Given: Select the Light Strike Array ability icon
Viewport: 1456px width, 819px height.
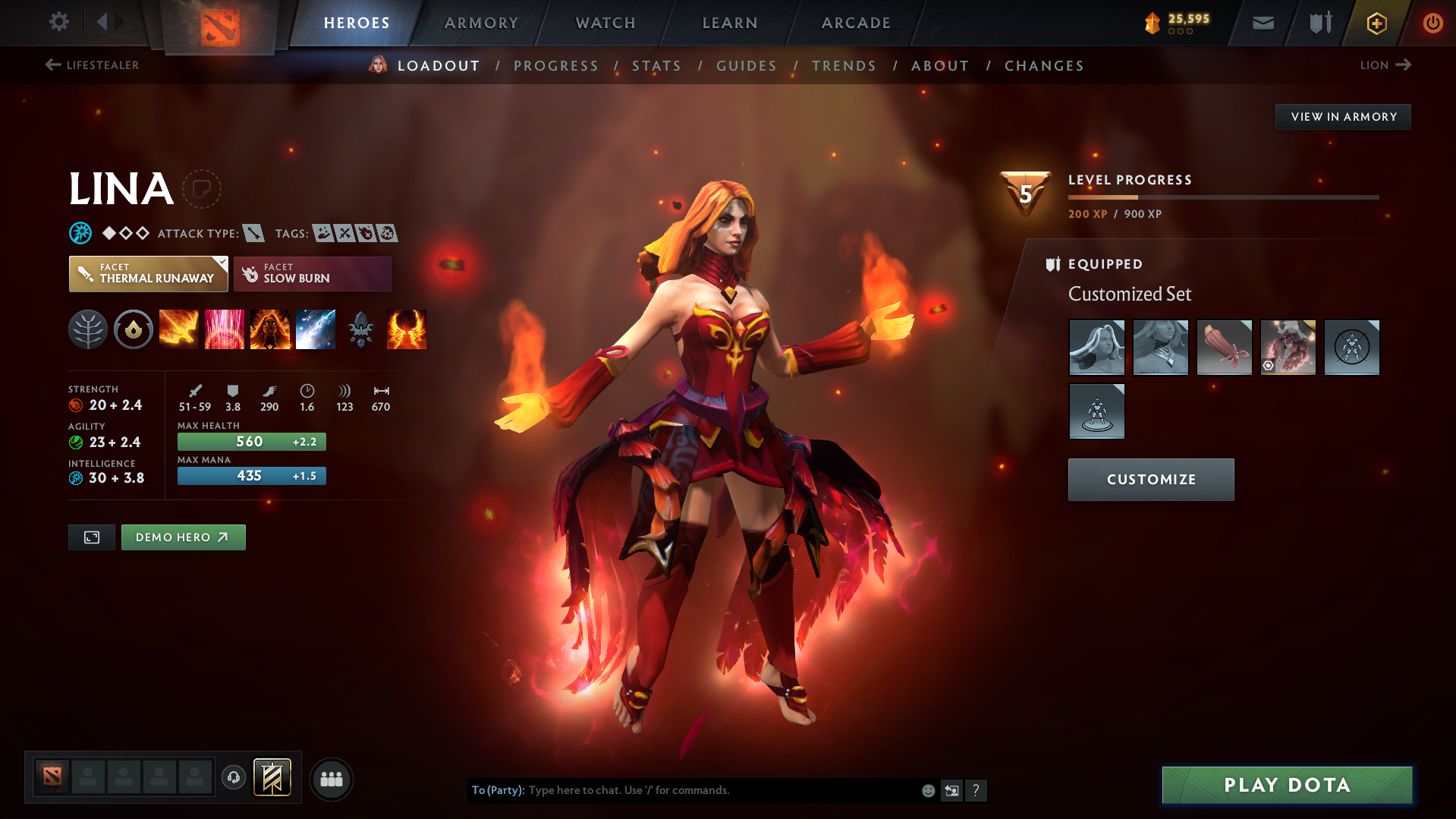Looking at the screenshot, I should 224,329.
